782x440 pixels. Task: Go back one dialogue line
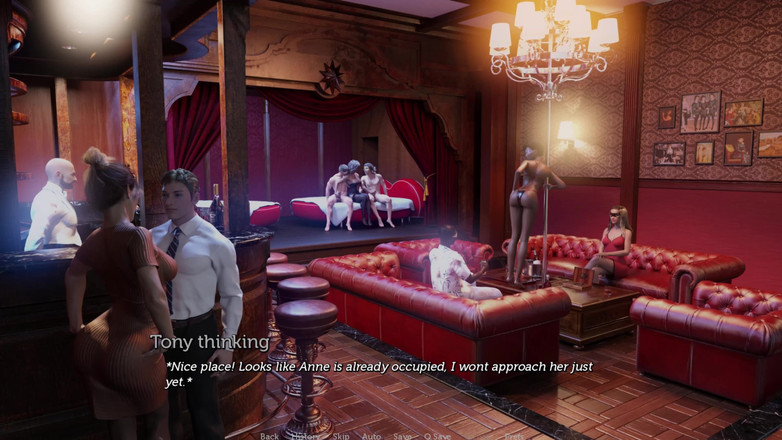(269, 436)
